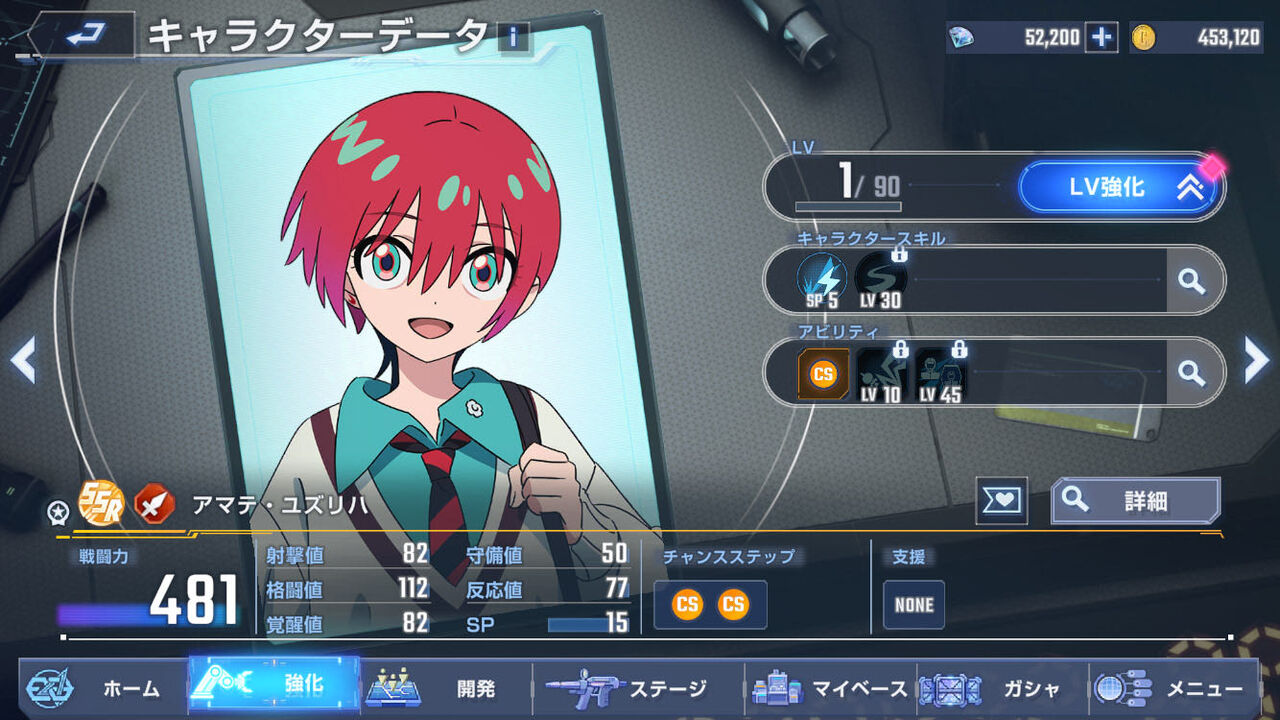
Task: View character skill details with magnifier
Action: tap(1191, 281)
